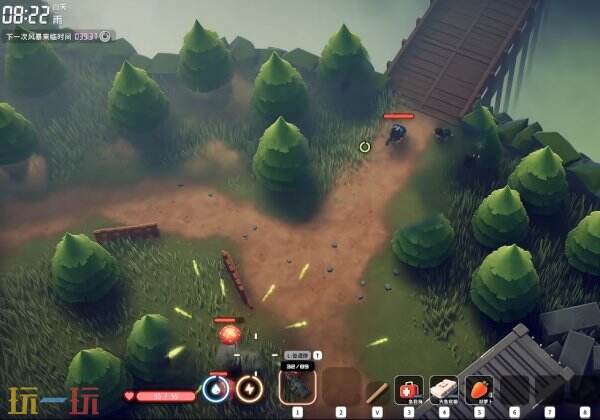Click the lightning bolt energy icon

coord(250,388)
